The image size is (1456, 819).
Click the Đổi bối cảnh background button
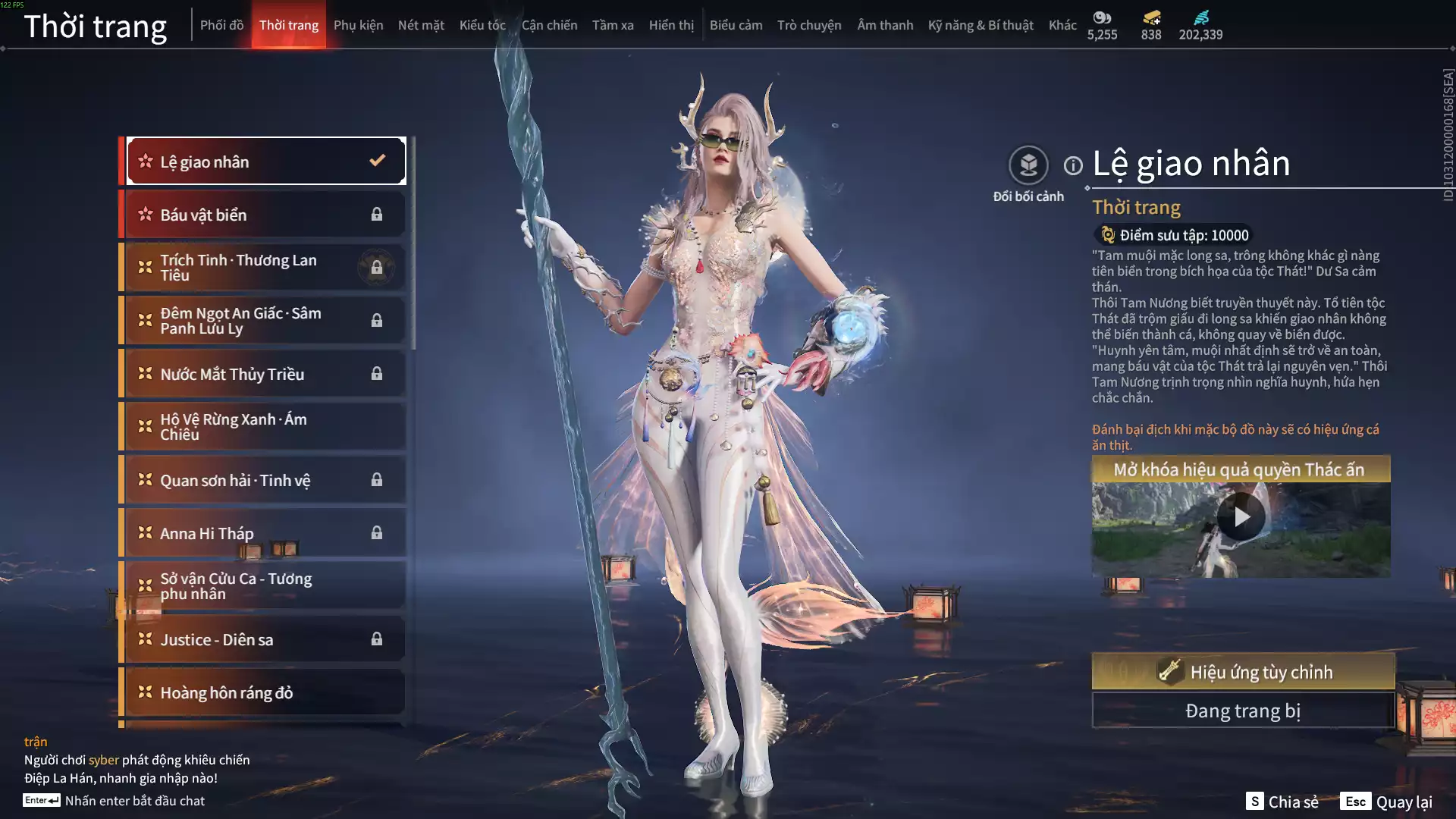coord(1028,165)
